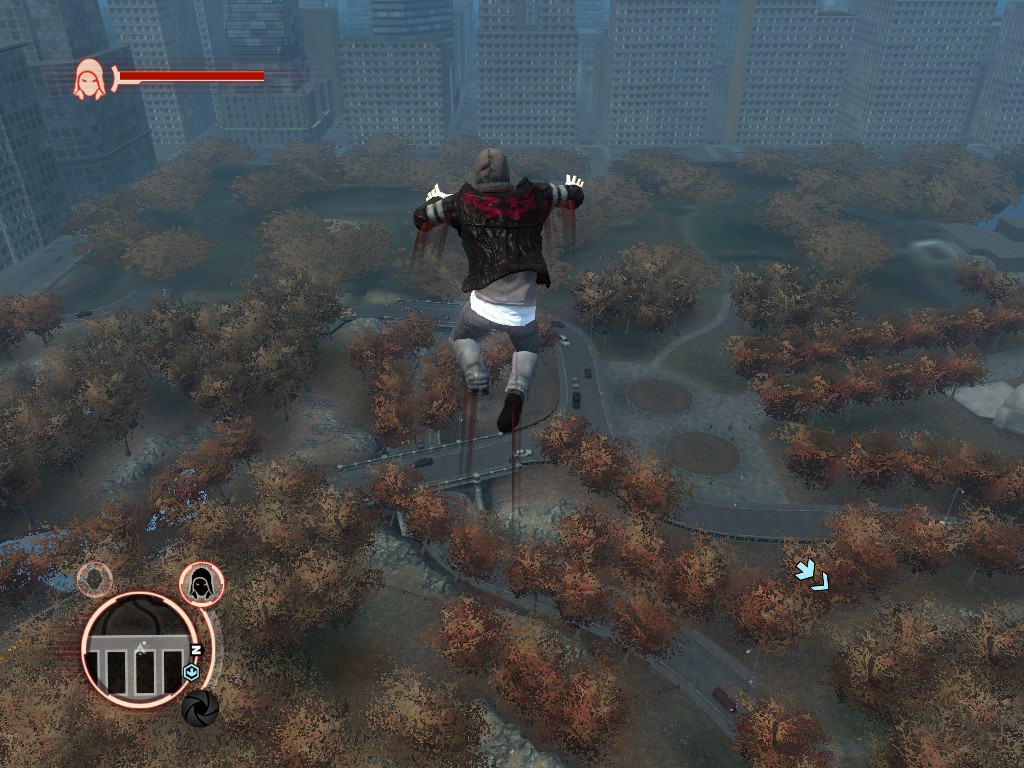The height and width of the screenshot is (768, 1024).
Task: Click the hooded character portrait by the health bar
Action: [x=89, y=78]
